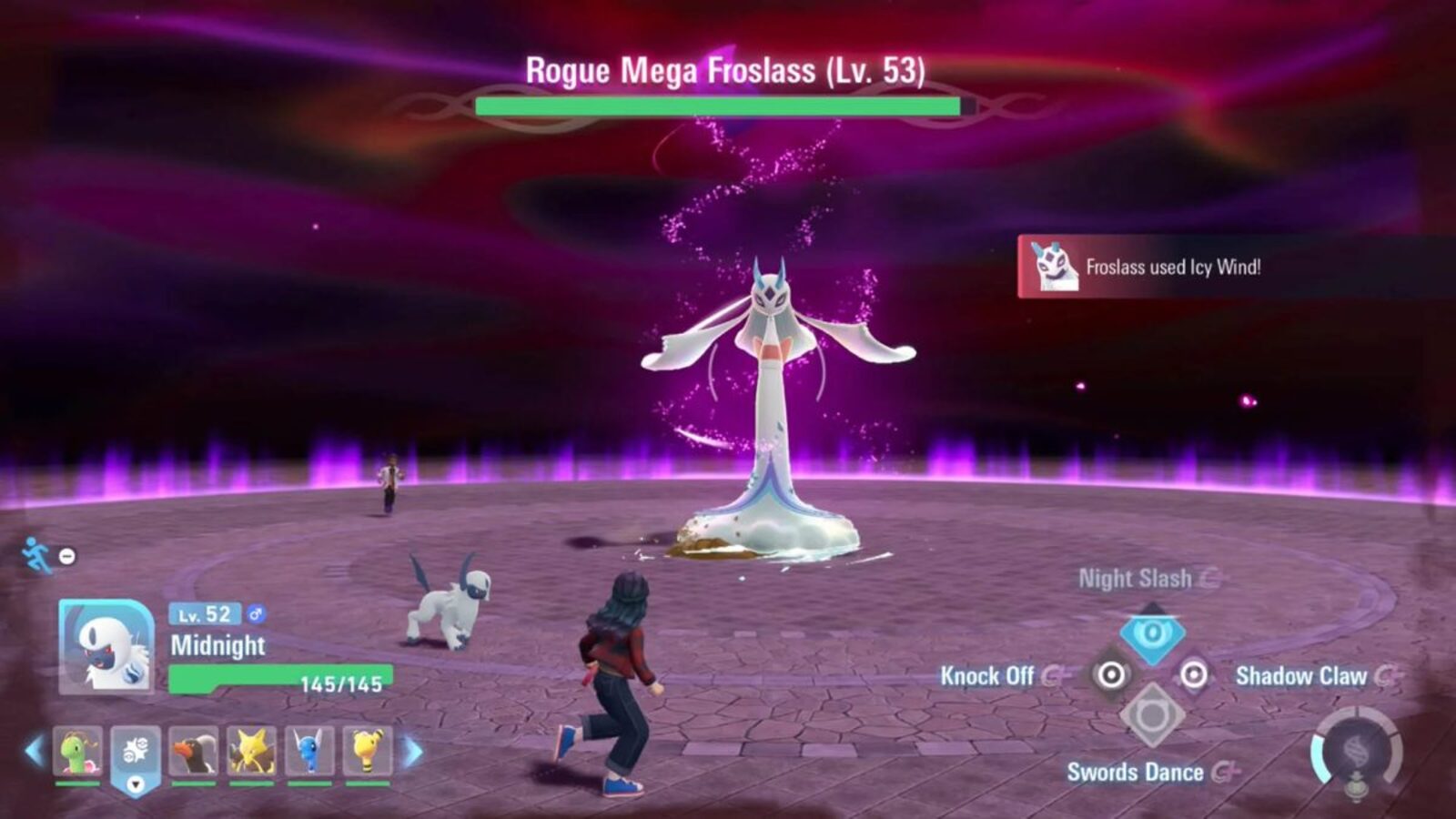Select the Meganium party slot
This screenshot has height=819, width=1456.
coord(78,750)
